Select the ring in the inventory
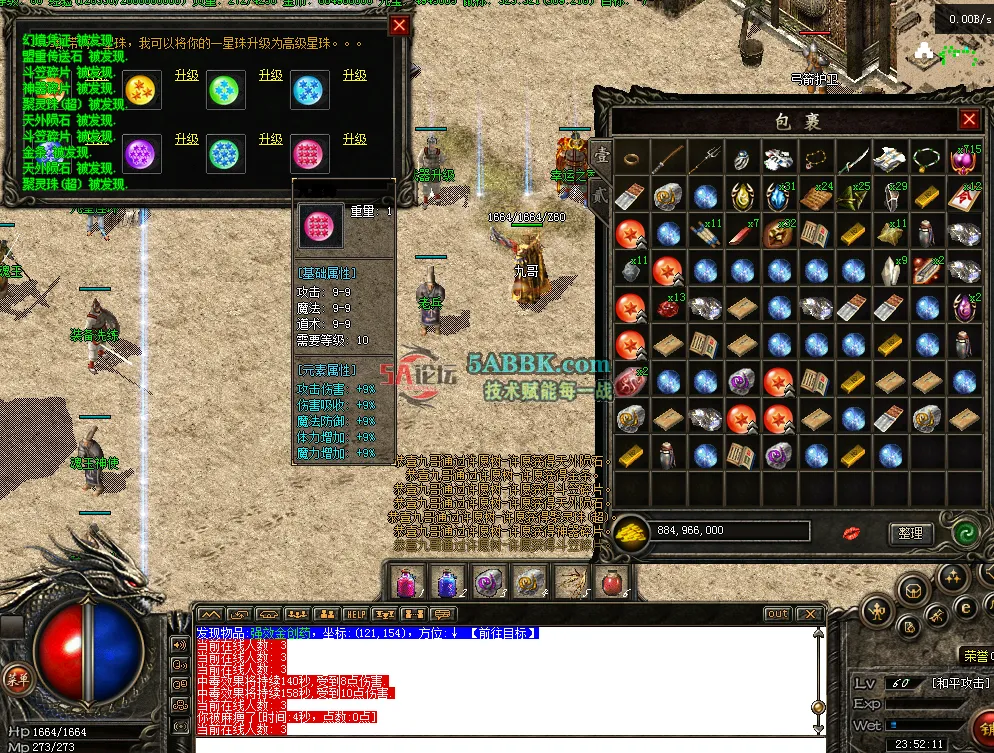The height and width of the screenshot is (753, 994). point(631,158)
